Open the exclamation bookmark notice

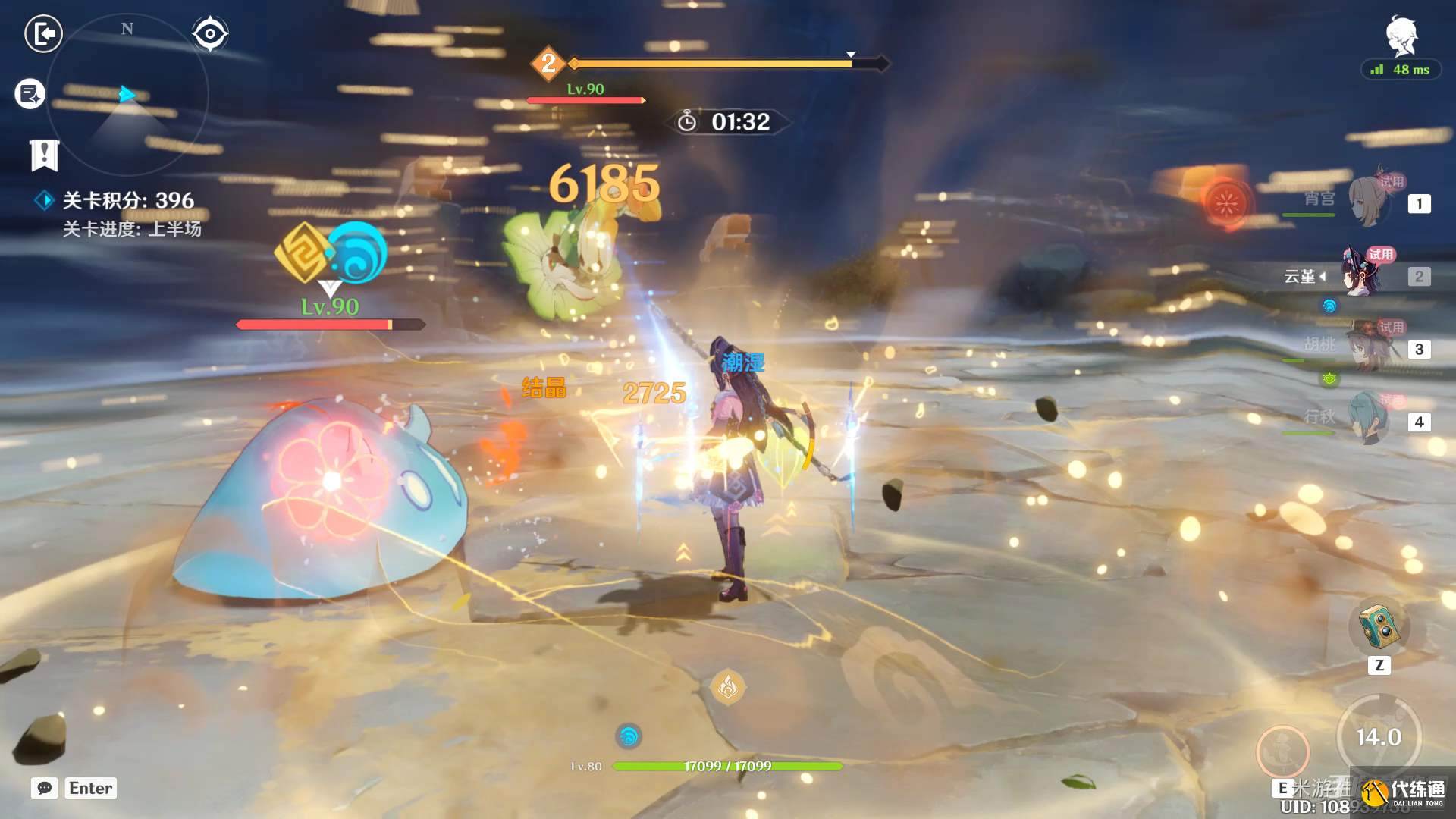click(44, 155)
